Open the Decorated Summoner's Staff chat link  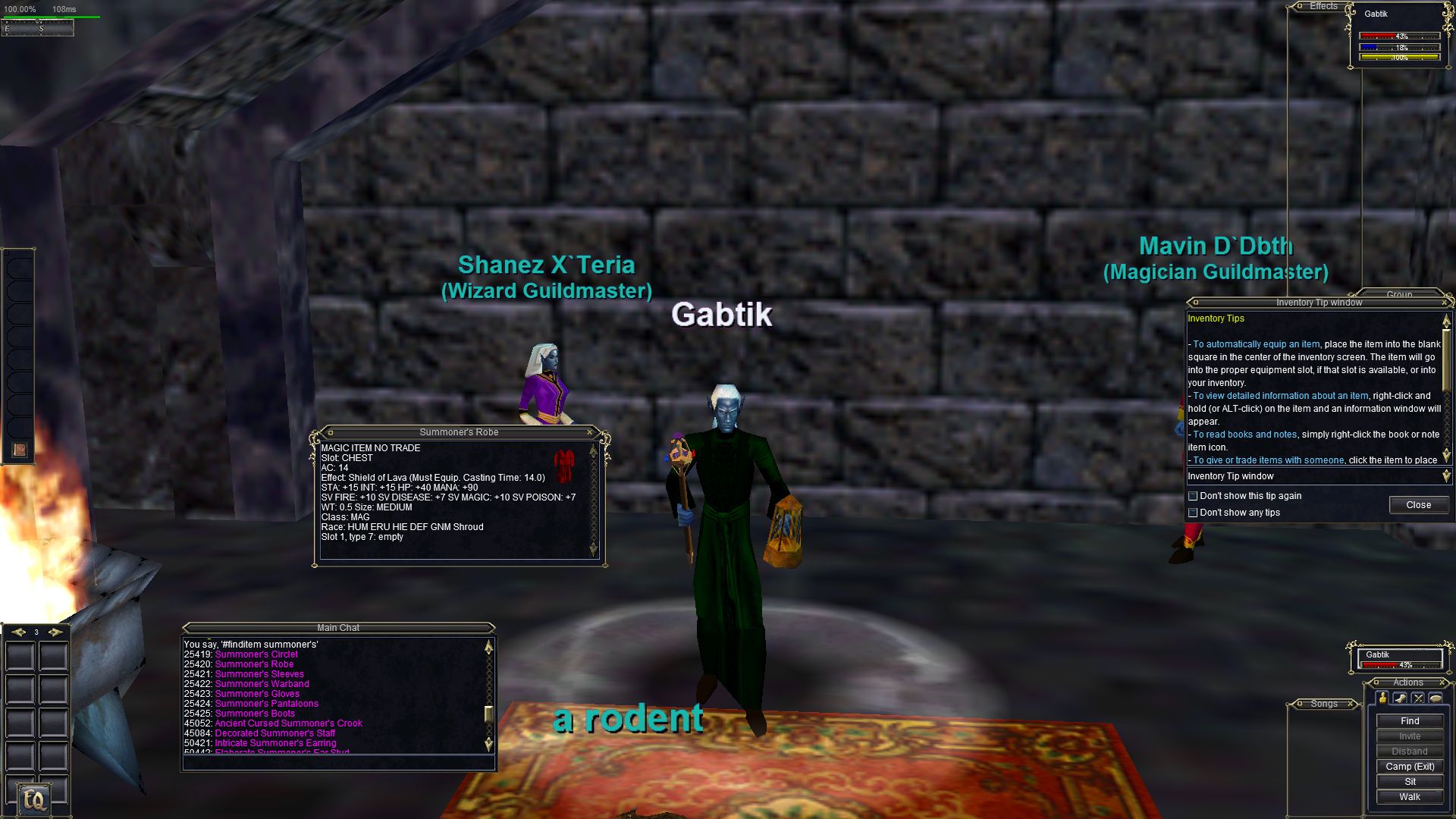[x=275, y=733]
